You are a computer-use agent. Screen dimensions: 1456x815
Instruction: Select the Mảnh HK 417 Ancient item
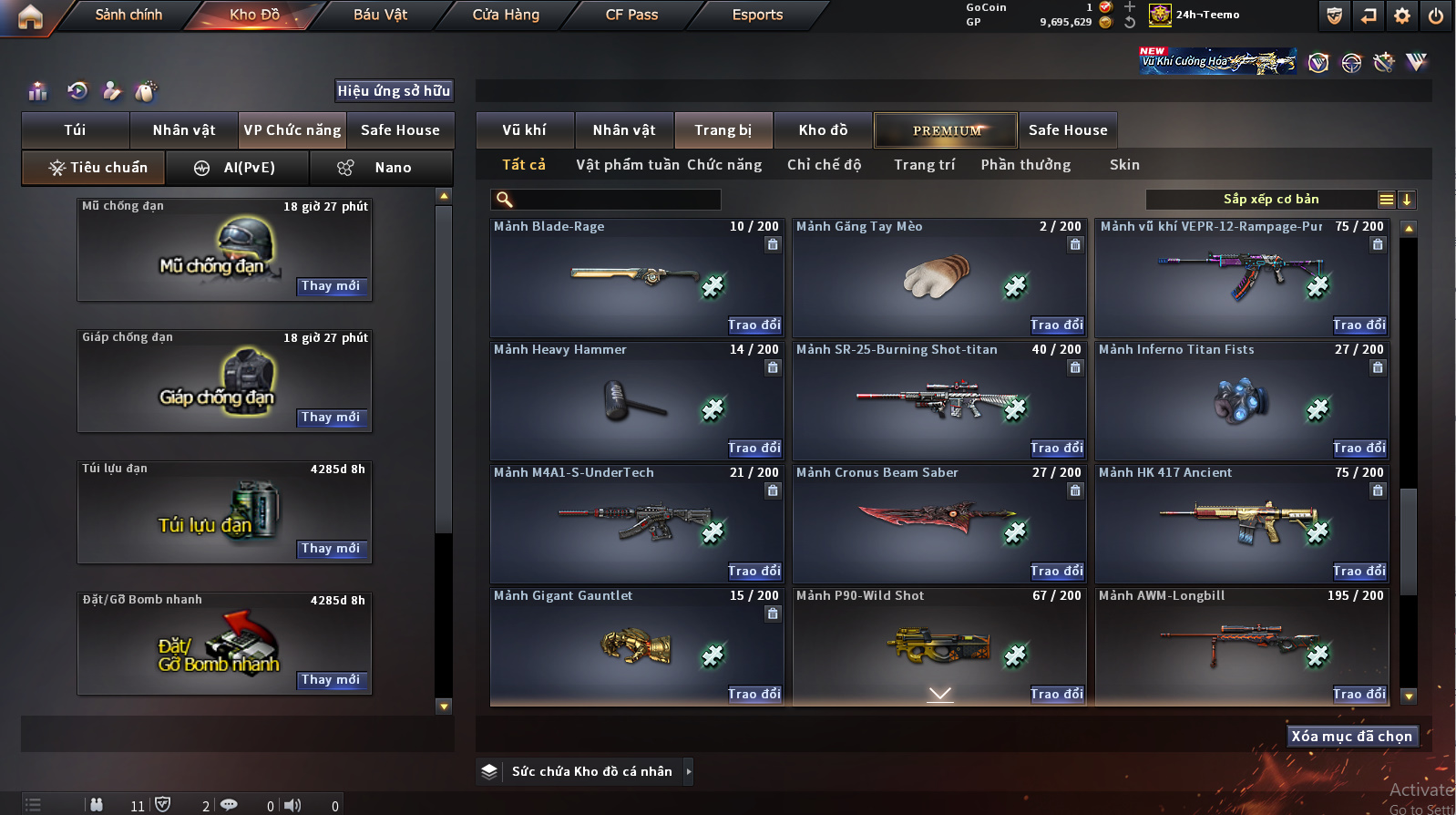[x=1241, y=522]
